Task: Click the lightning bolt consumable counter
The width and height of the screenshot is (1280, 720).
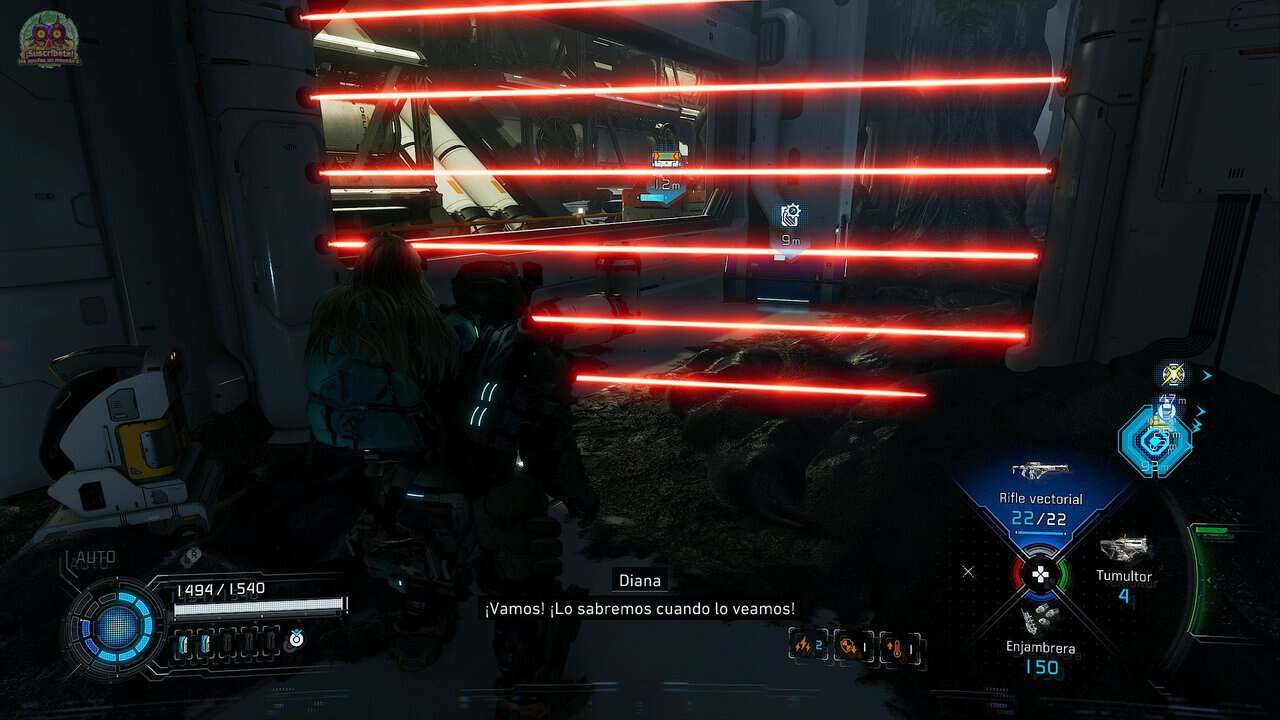Action: coord(806,647)
